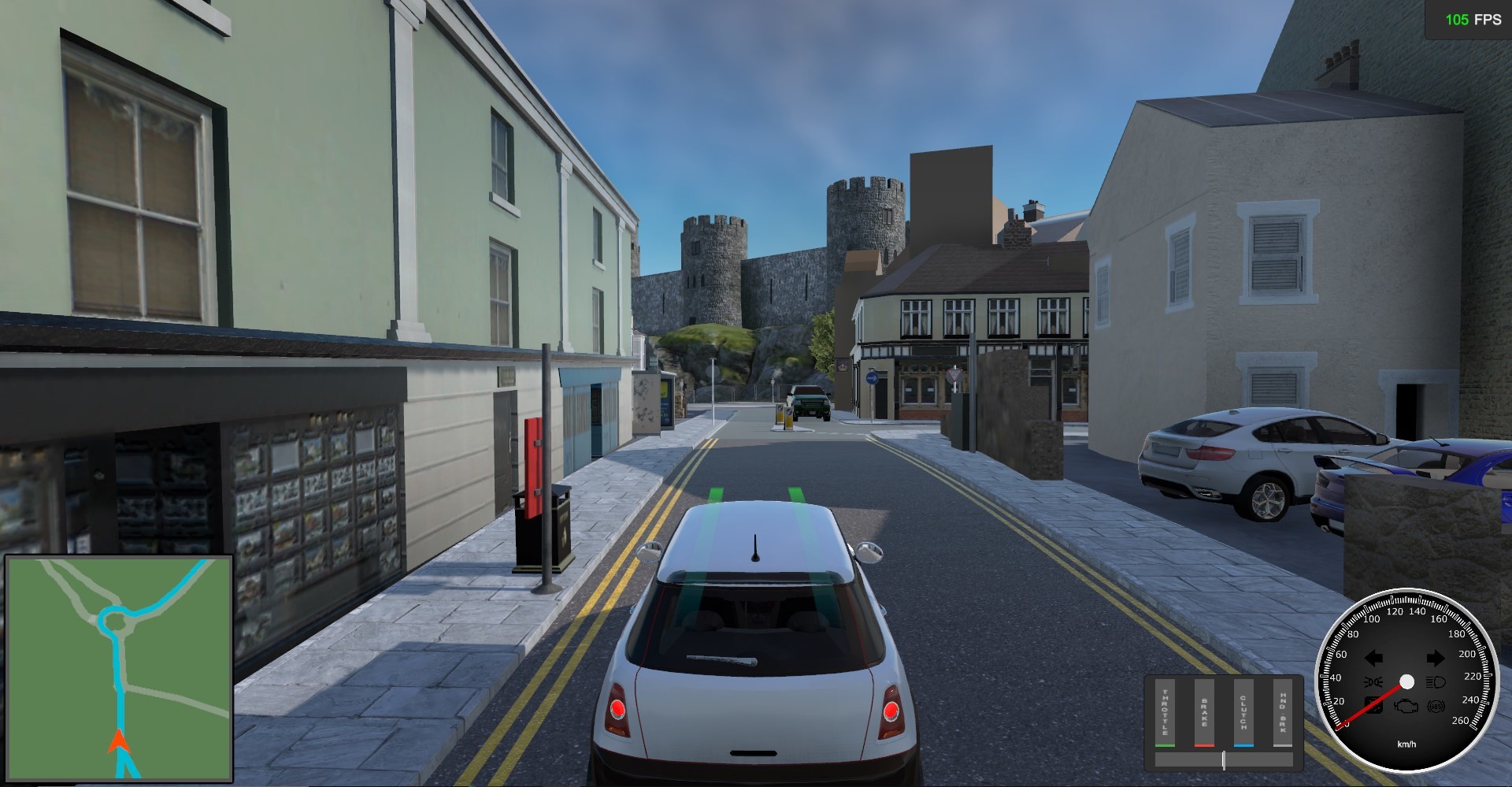Image resolution: width=1512 pixels, height=787 pixels.
Task: Click the ABS warning indicator icon
Action: [x=1436, y=707]
